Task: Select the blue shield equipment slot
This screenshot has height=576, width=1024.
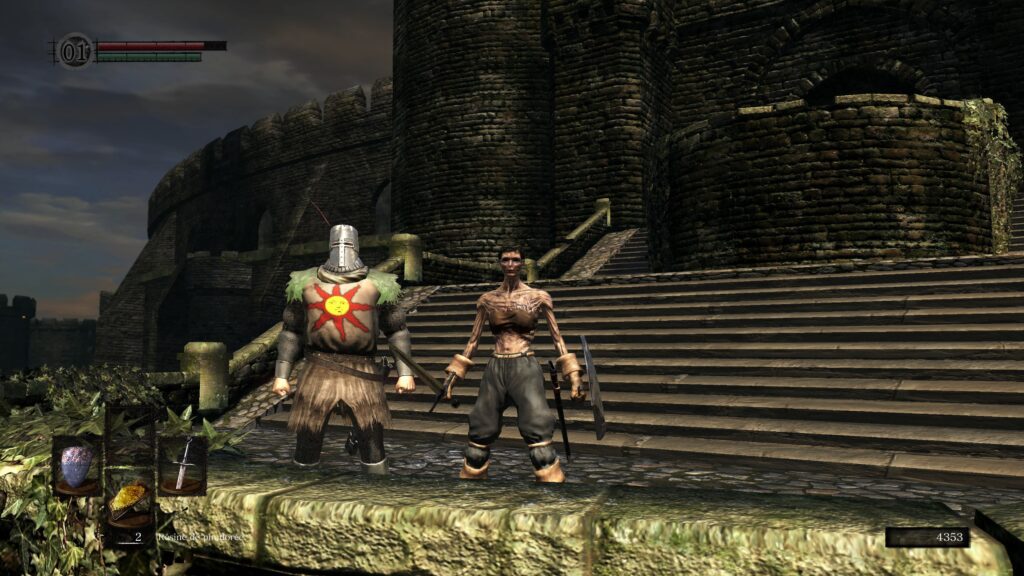Action: click(x=76, y=466)
